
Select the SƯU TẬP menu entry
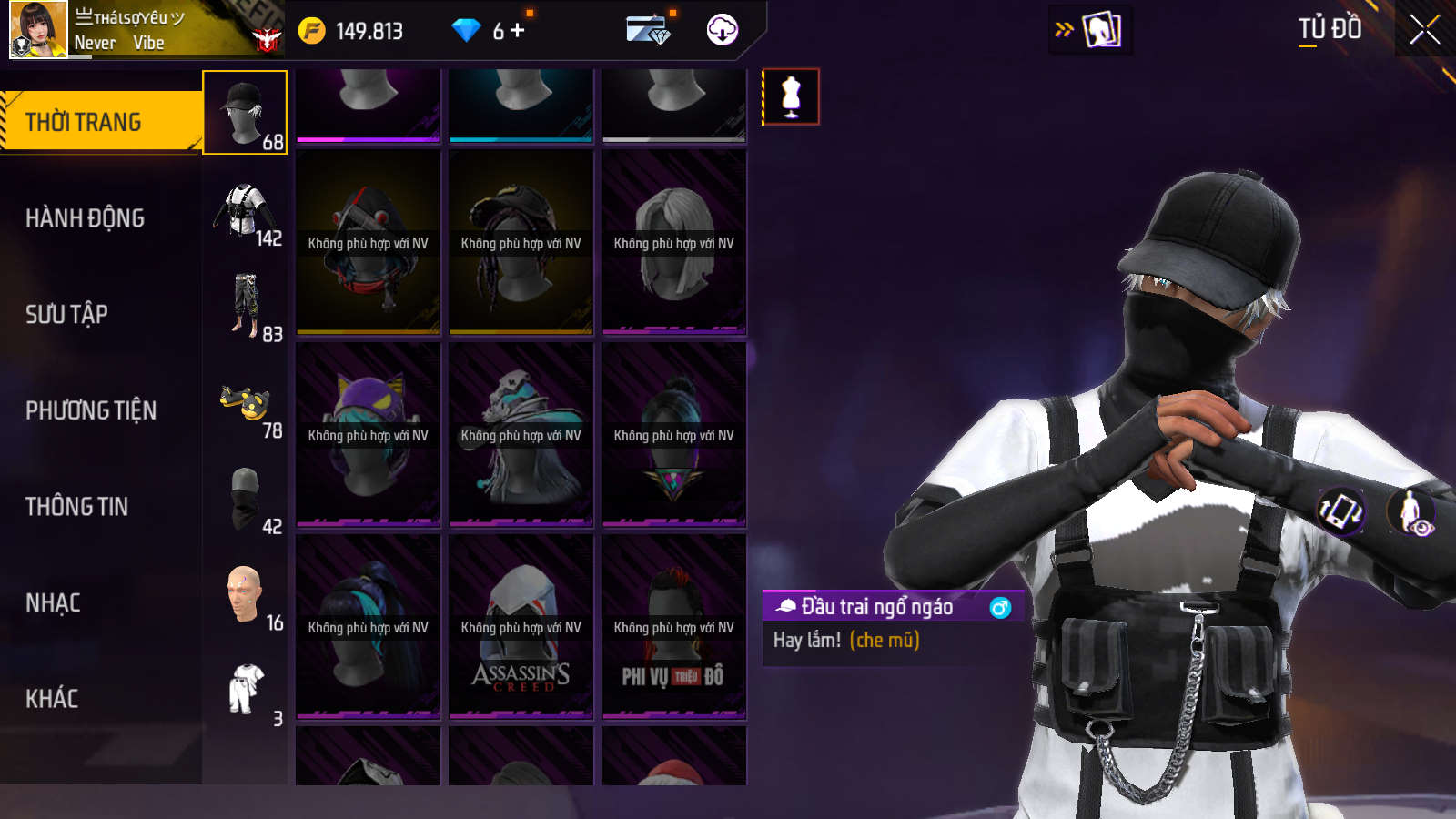pyautogui.click(x=66, y=315)
